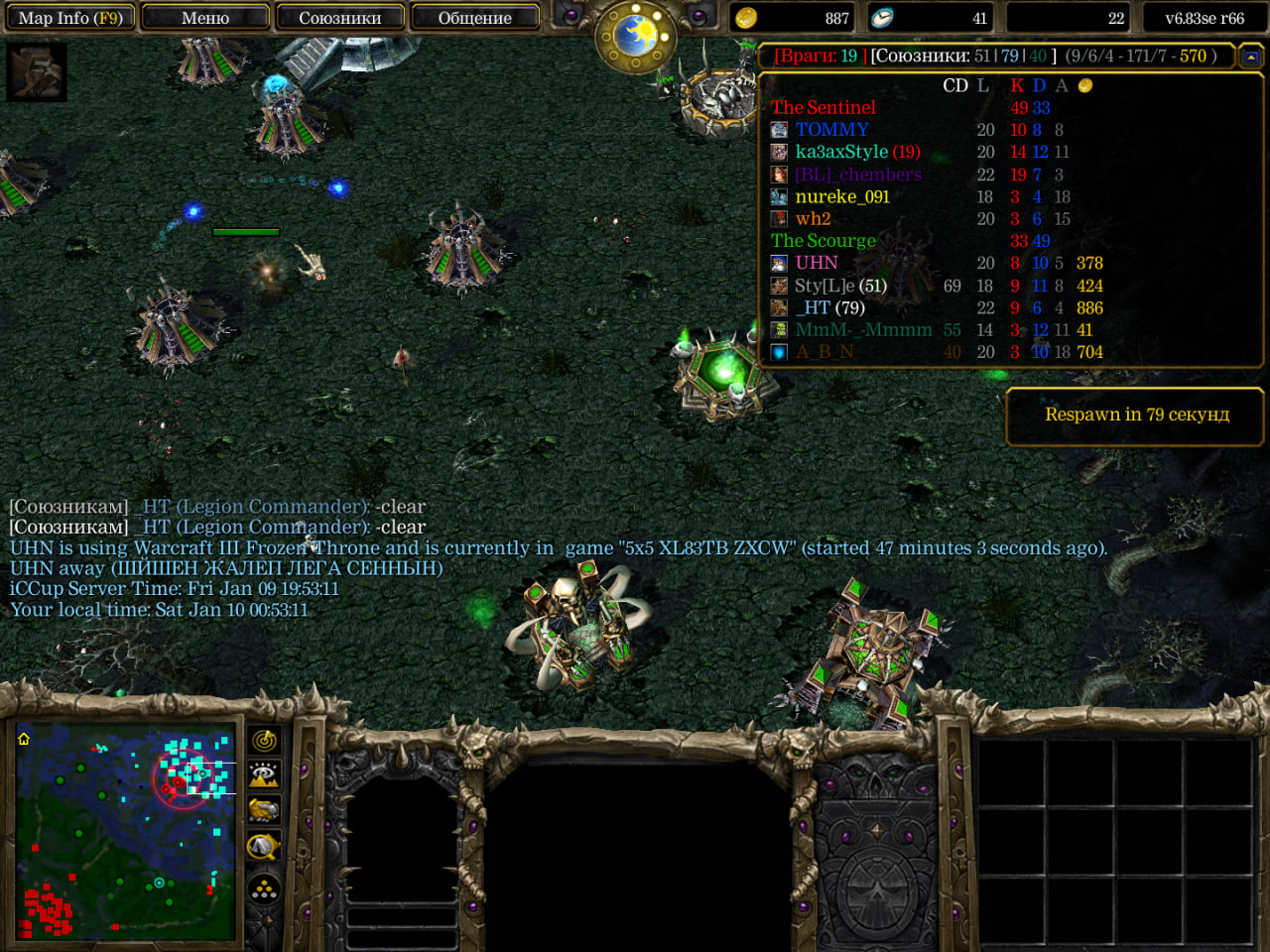Click the minimap to move the camera
1270x952 pixels.
126,833
